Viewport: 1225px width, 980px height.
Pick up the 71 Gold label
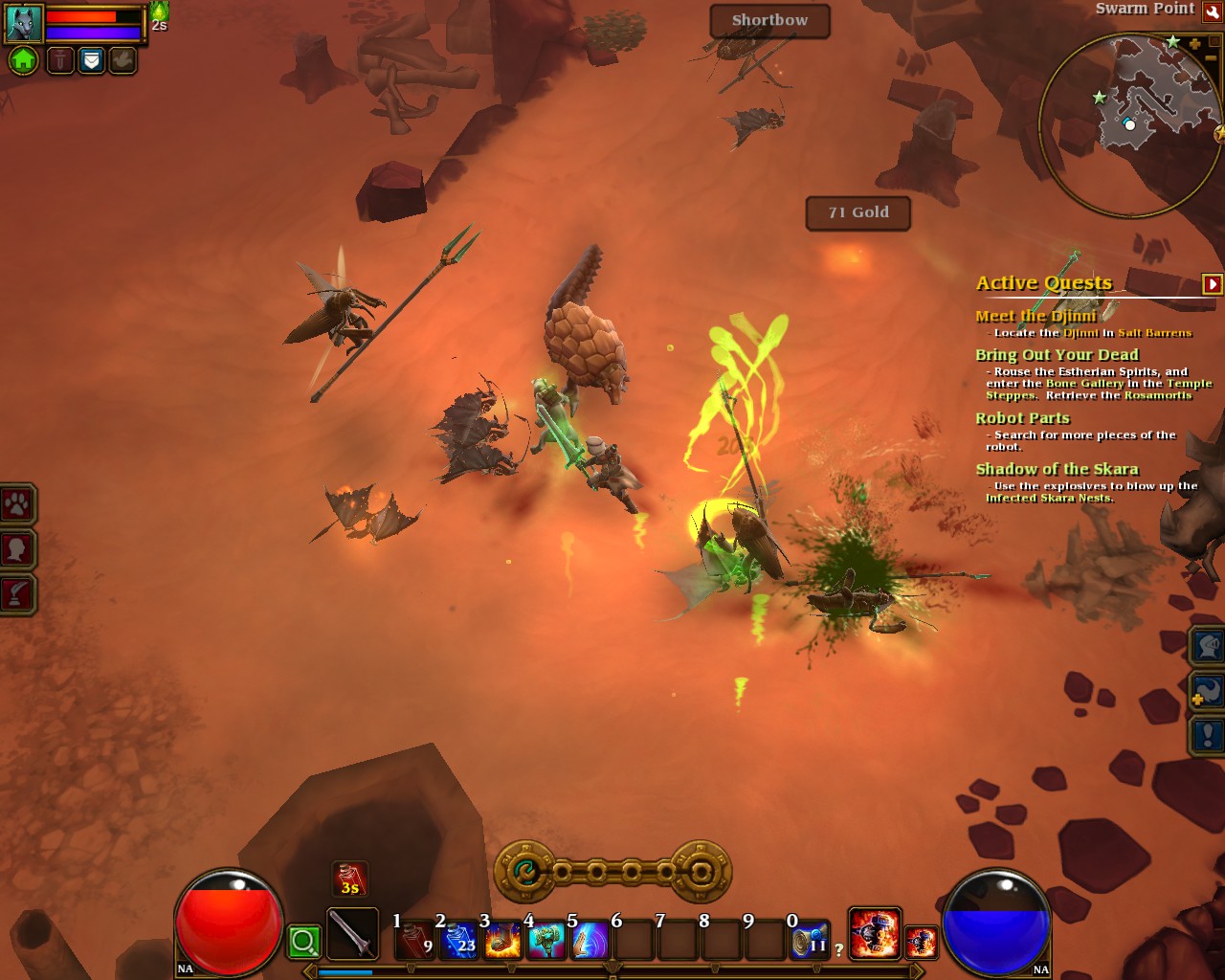point(858,212)
